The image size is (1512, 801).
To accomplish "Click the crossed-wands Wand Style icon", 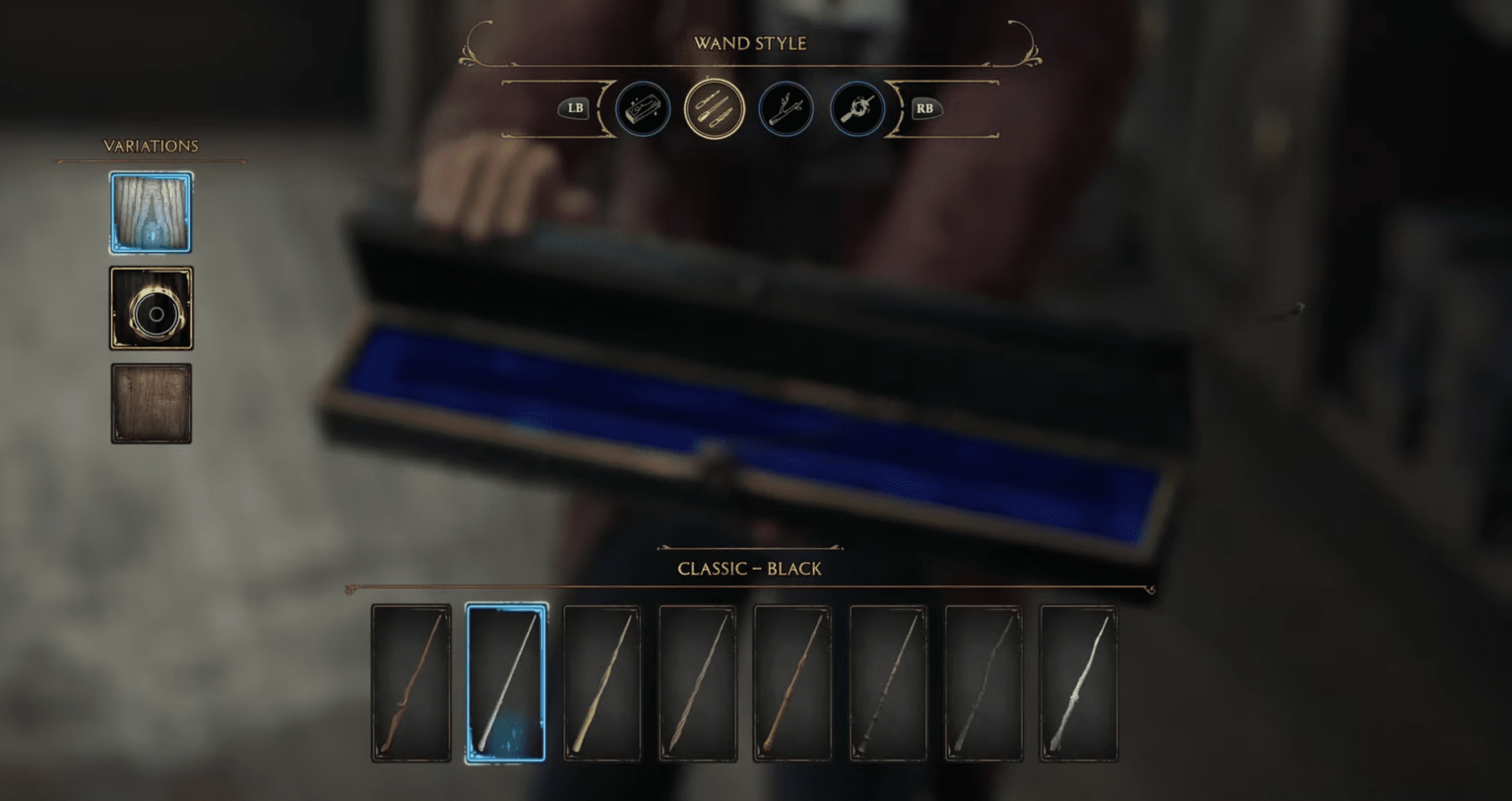I will pyautogui.click(x=713, y=109).
